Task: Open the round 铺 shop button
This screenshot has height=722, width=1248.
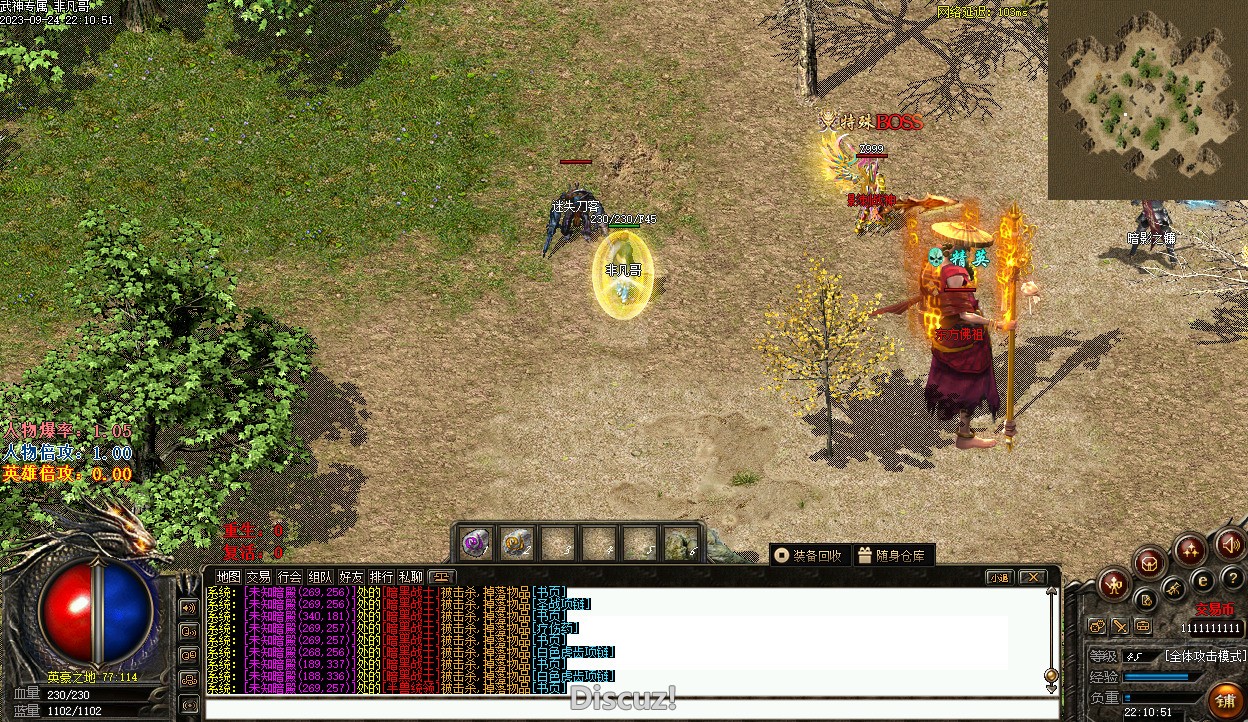Action: (1226, 699)
